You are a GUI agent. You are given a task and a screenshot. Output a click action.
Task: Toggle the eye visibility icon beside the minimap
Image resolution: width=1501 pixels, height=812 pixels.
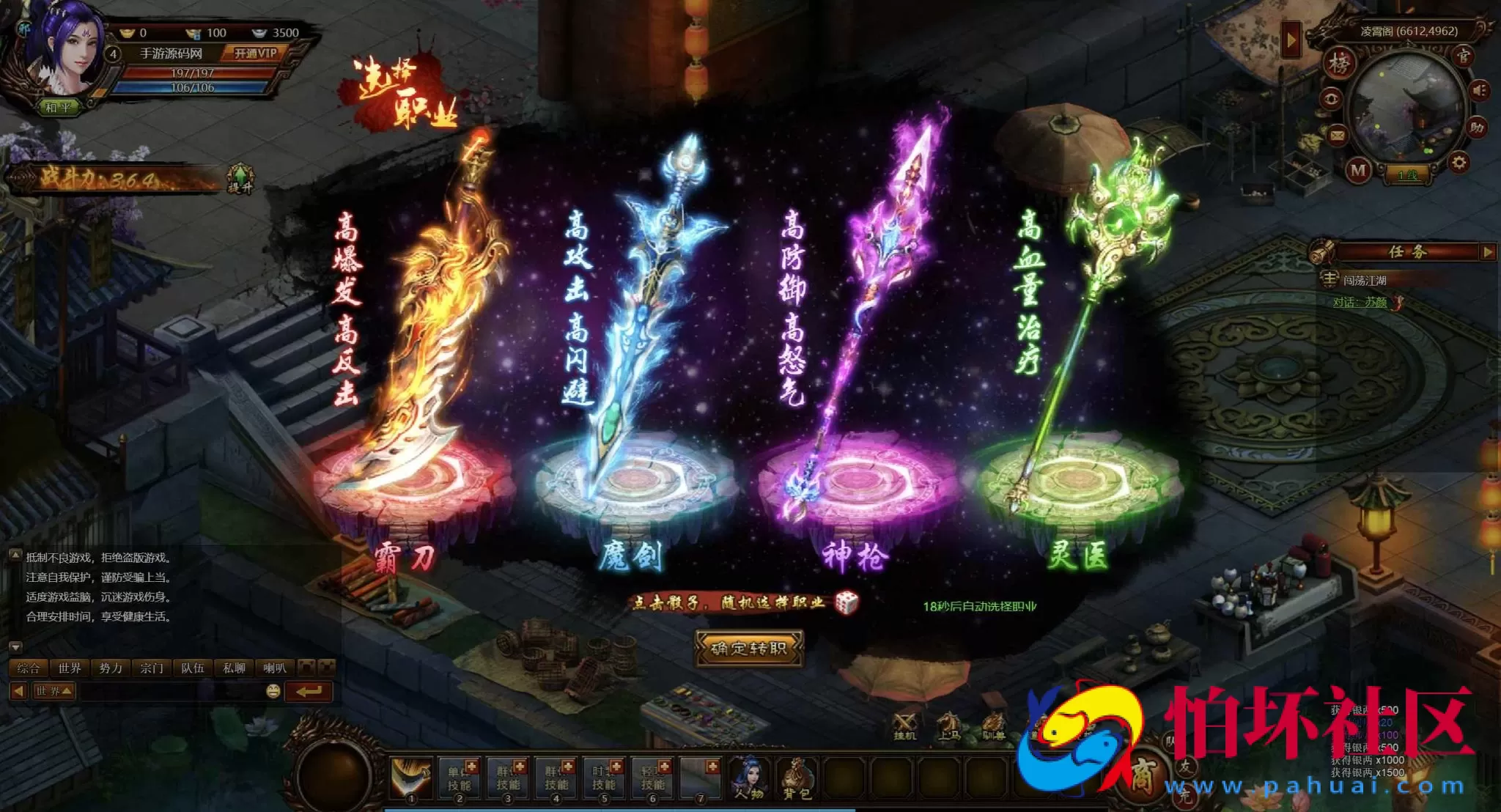click(x=1331, y=99)
